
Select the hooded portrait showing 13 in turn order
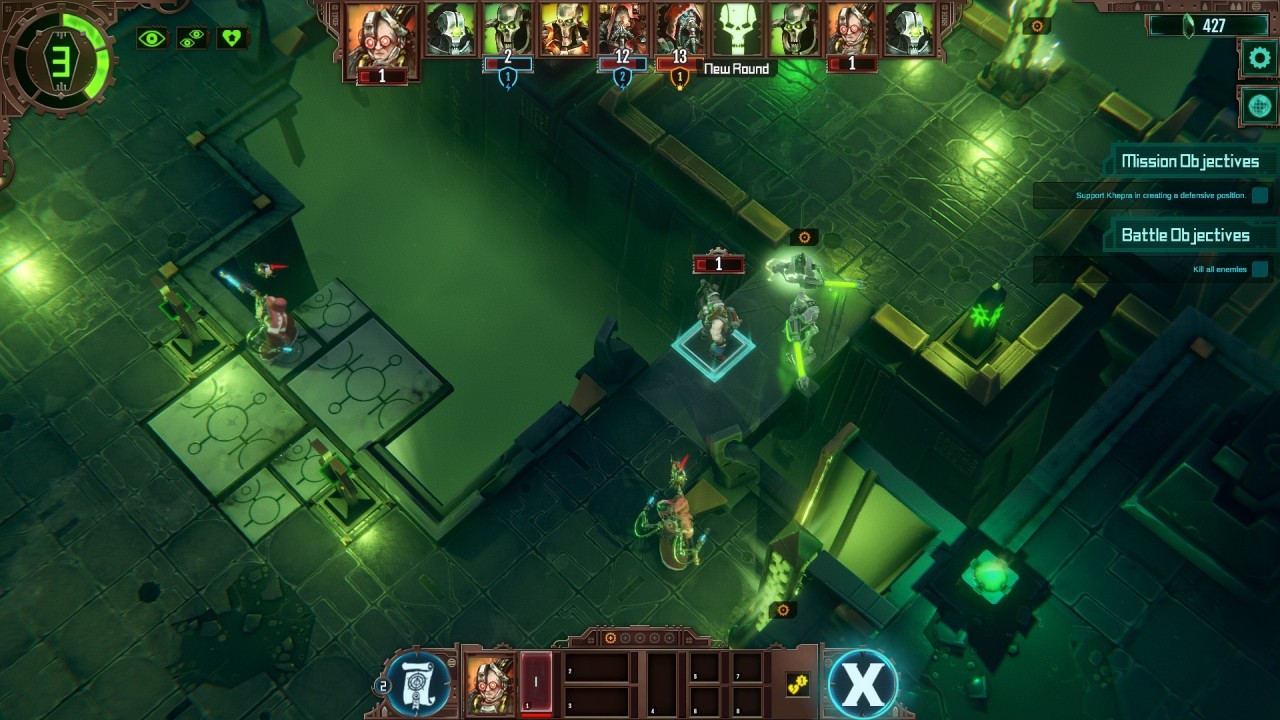click(x=680, y=29)
